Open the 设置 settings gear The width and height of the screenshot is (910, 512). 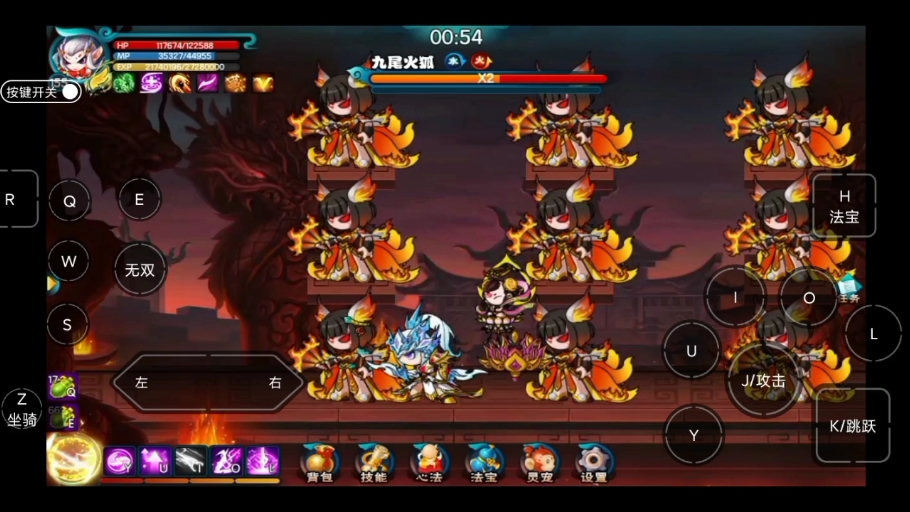[x=594, y=462]
